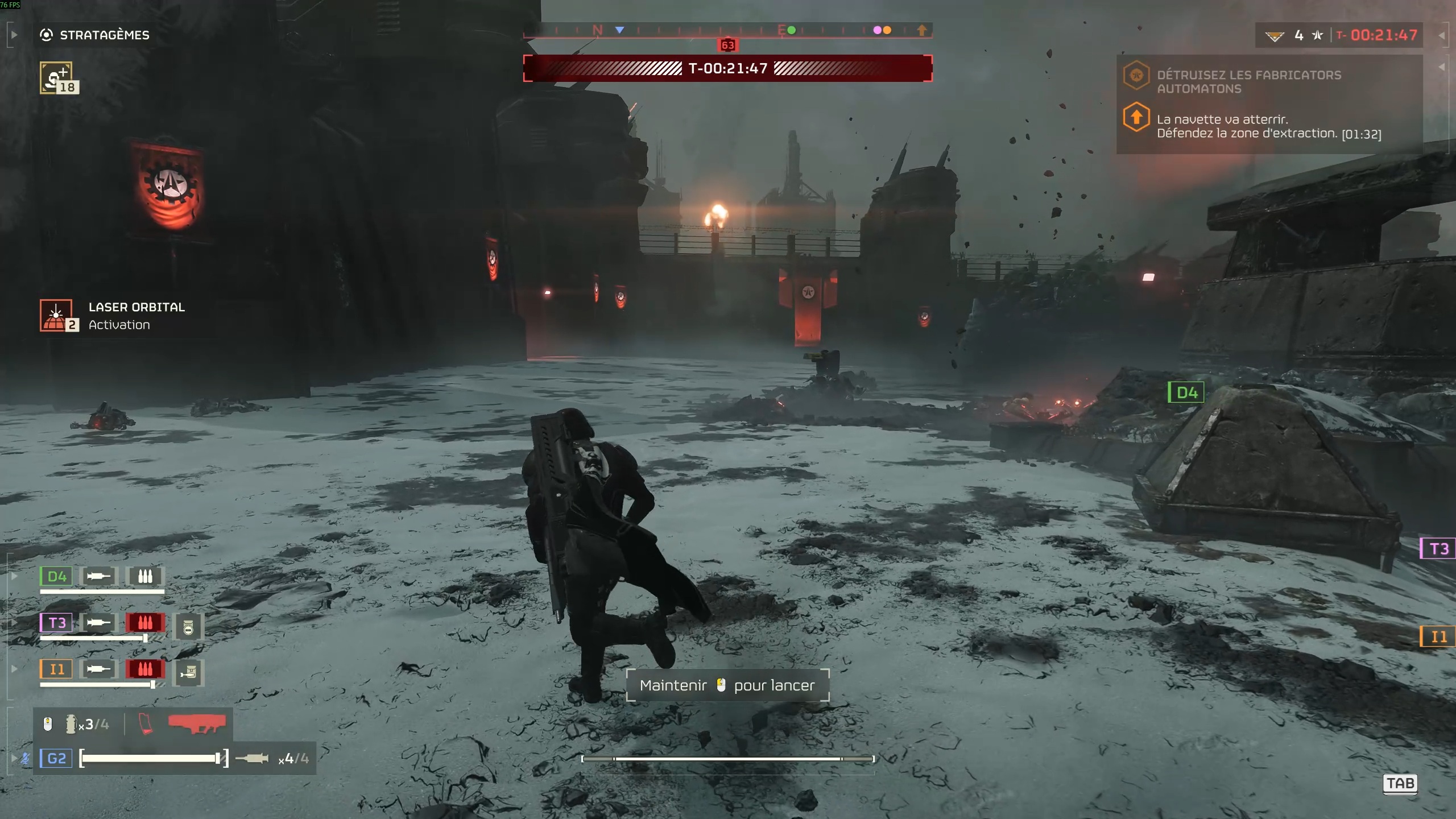
Task: Open the Stratagèmes panel header
Action: coord(105,35)
